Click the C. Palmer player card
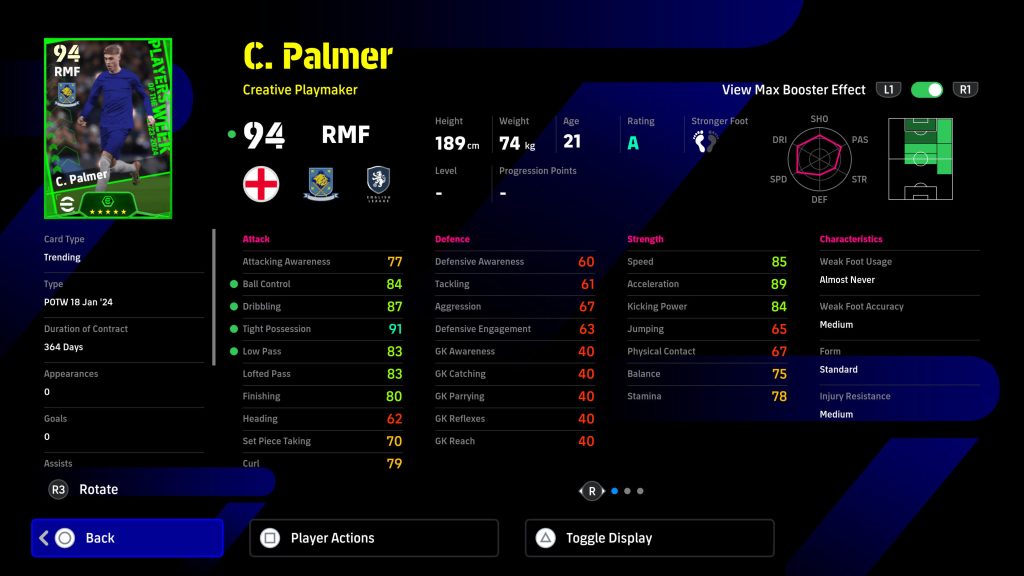Viewport: 1024px width, 576px height. coord(108,128)
